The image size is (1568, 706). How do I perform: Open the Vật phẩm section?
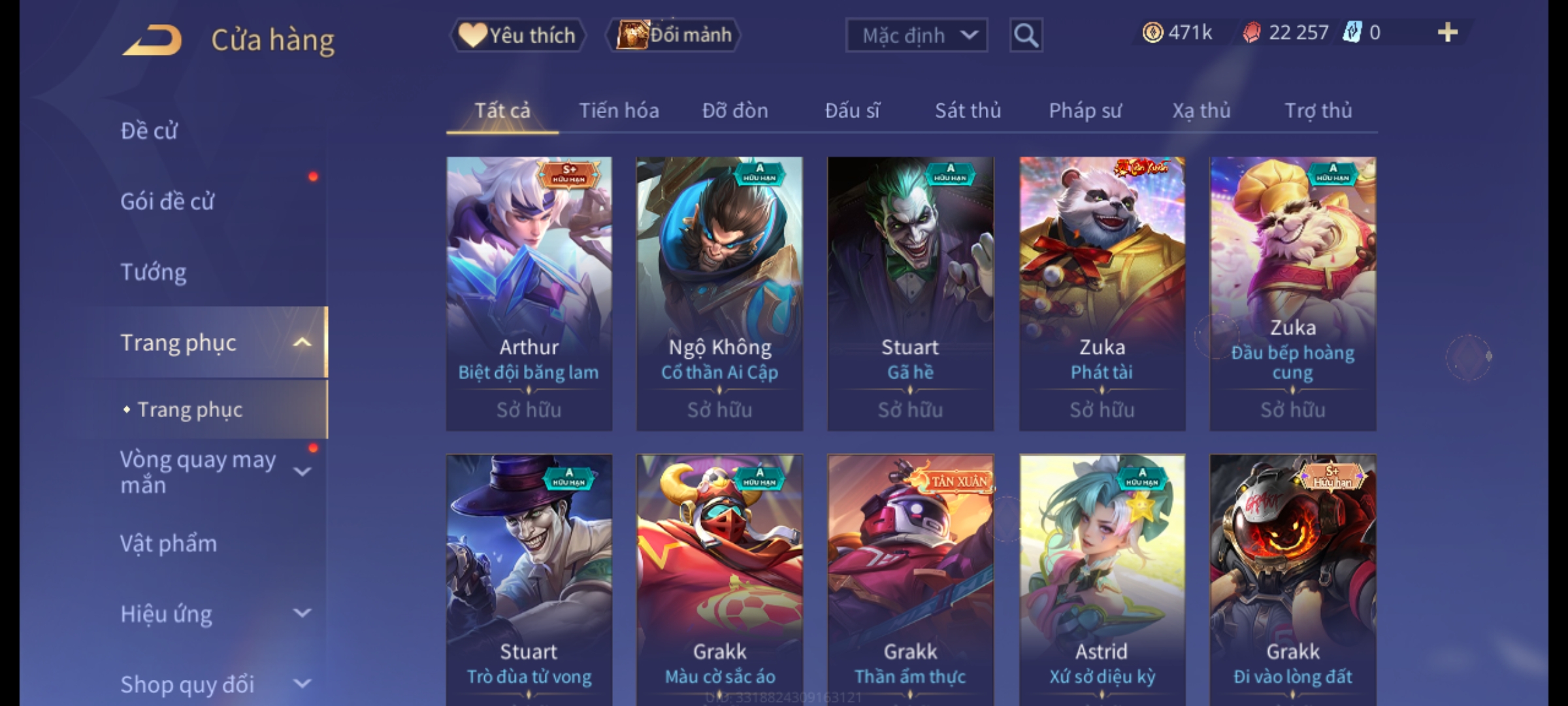coord(169,544)
